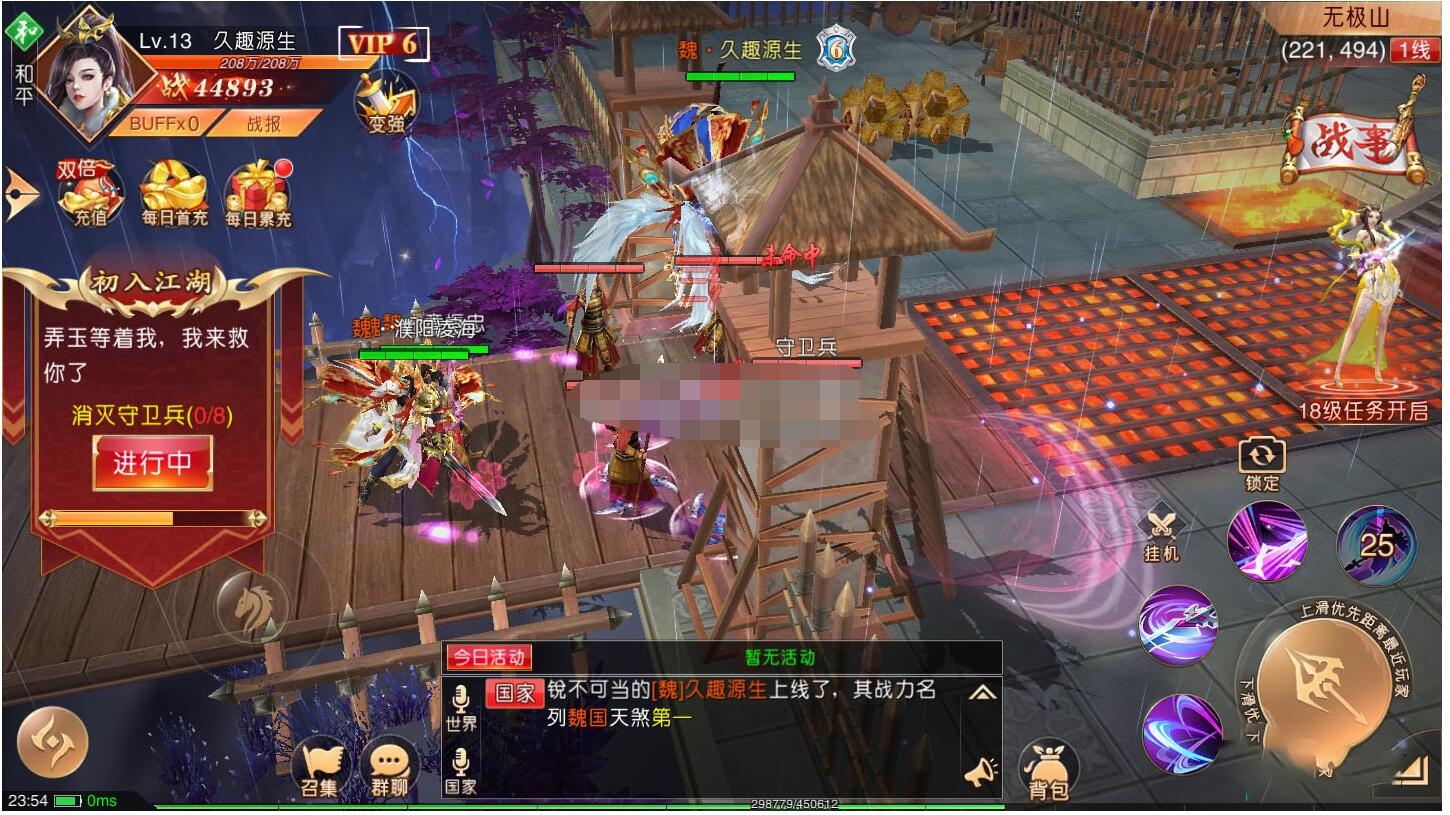Activate the 召集 rally flag button

point(319,770)
